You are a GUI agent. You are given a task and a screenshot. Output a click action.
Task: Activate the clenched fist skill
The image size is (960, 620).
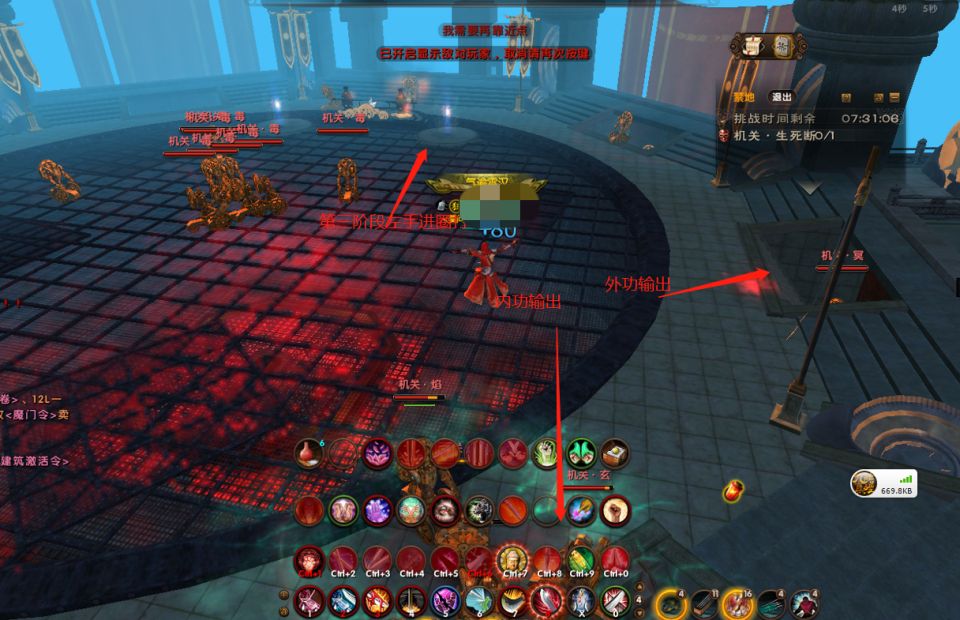615,509
